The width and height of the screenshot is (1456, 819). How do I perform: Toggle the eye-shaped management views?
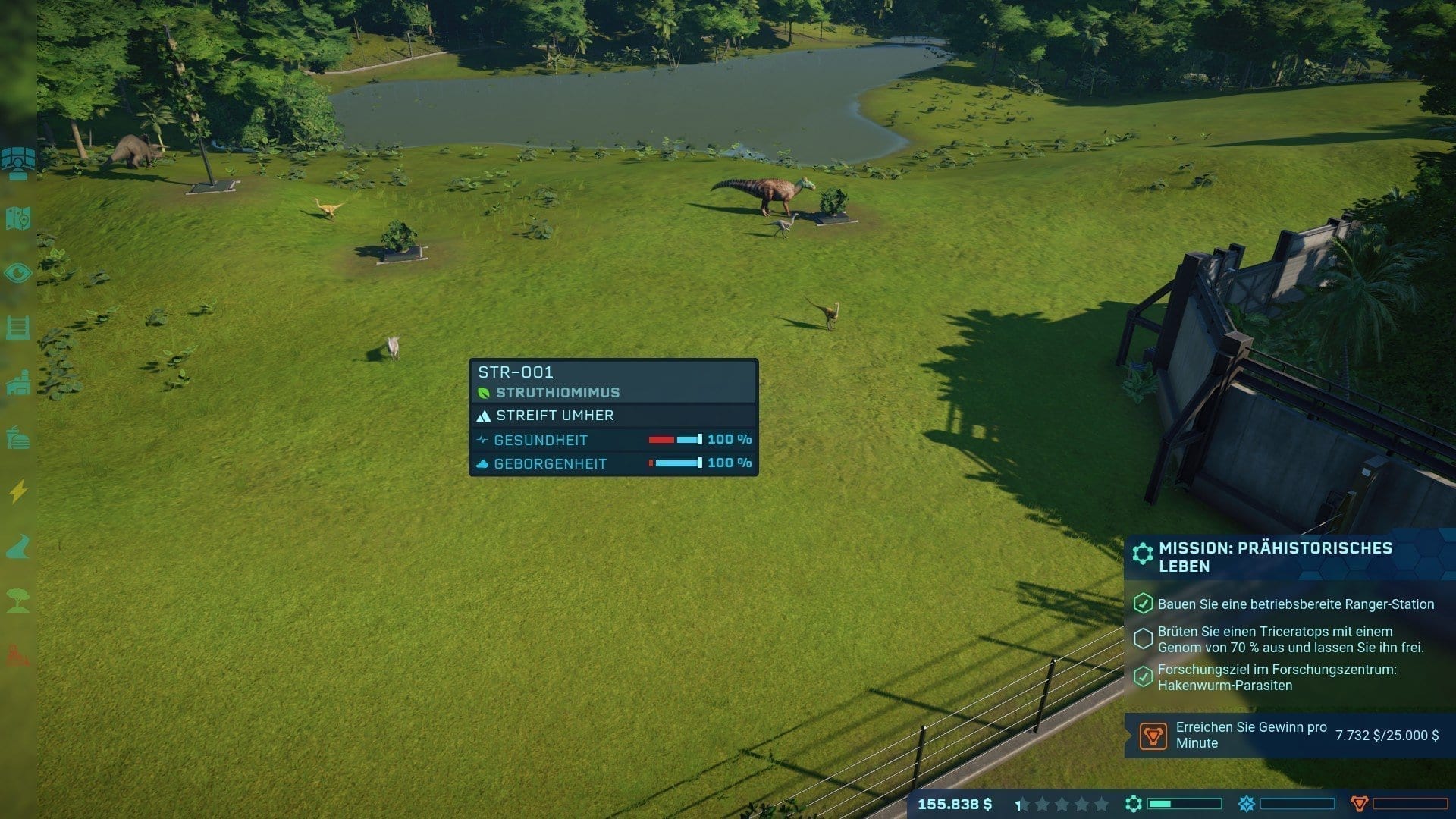[x=18, y=273]
